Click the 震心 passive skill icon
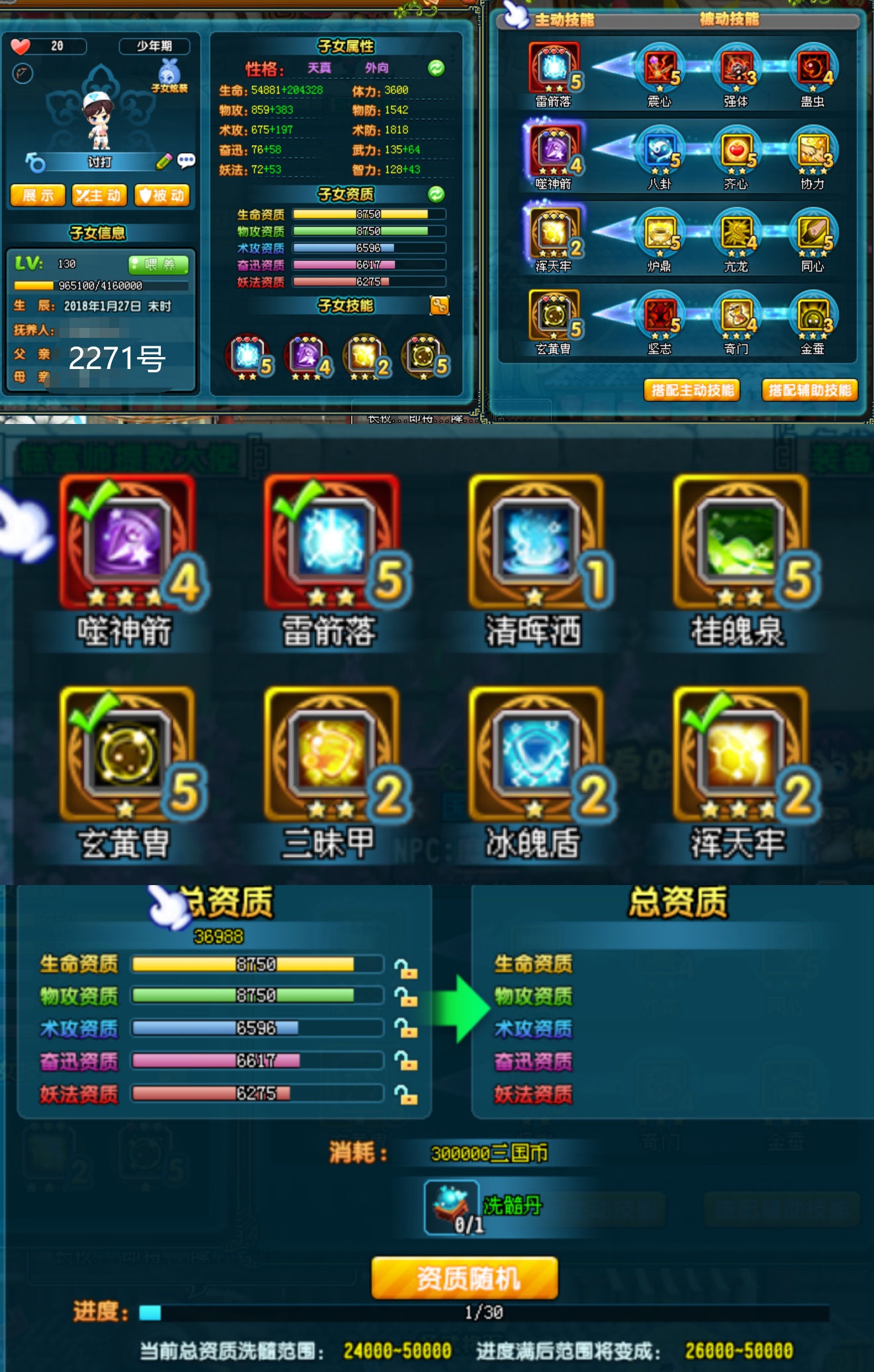 click(x=660, y=70)
